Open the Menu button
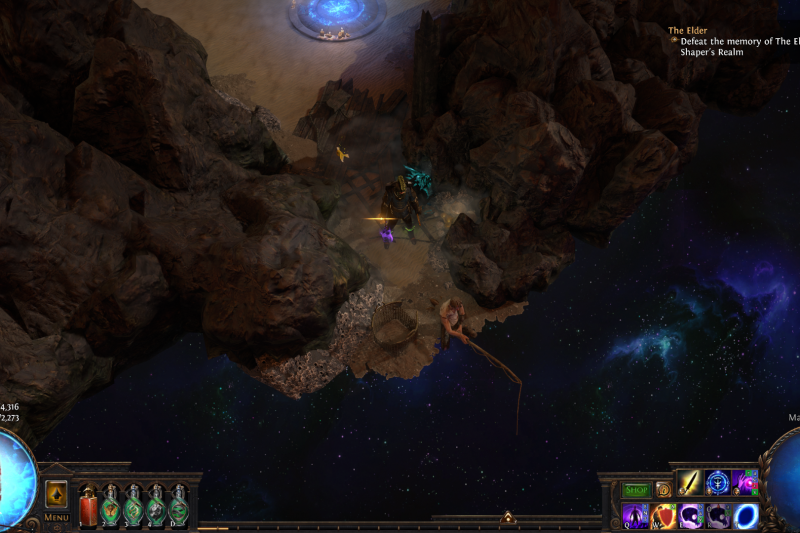 (56, 518)
